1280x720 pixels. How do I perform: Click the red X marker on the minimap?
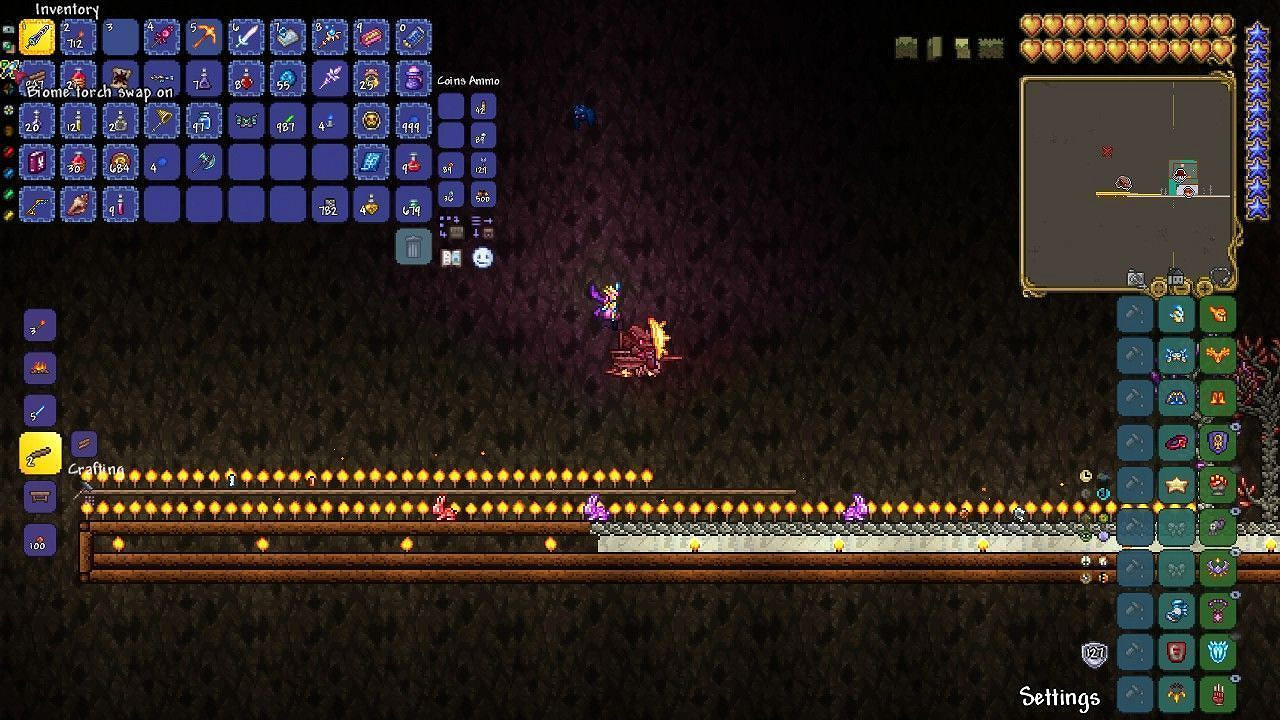click(1107, 151)
